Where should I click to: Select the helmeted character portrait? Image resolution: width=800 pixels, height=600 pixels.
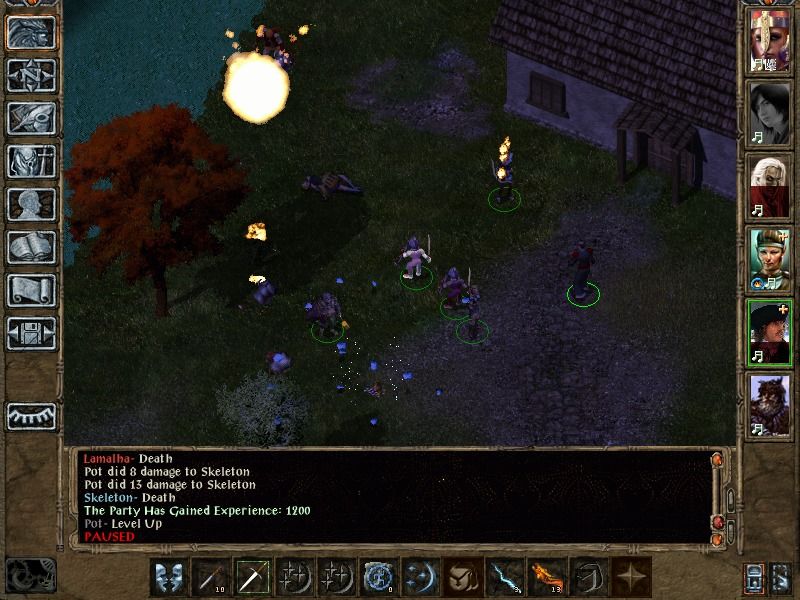pos(770,40)
